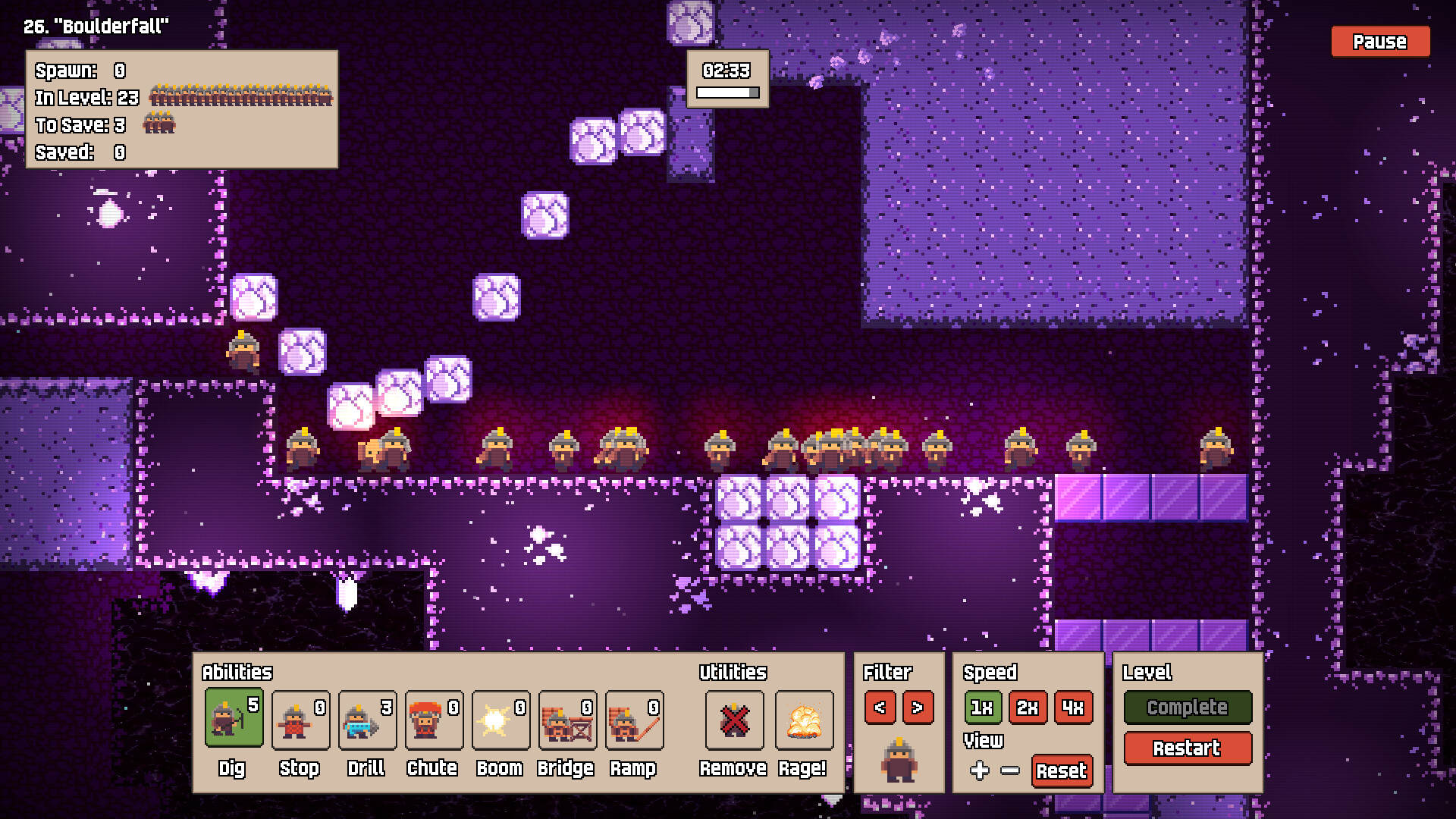Pause the game

tap(1379, 42)
